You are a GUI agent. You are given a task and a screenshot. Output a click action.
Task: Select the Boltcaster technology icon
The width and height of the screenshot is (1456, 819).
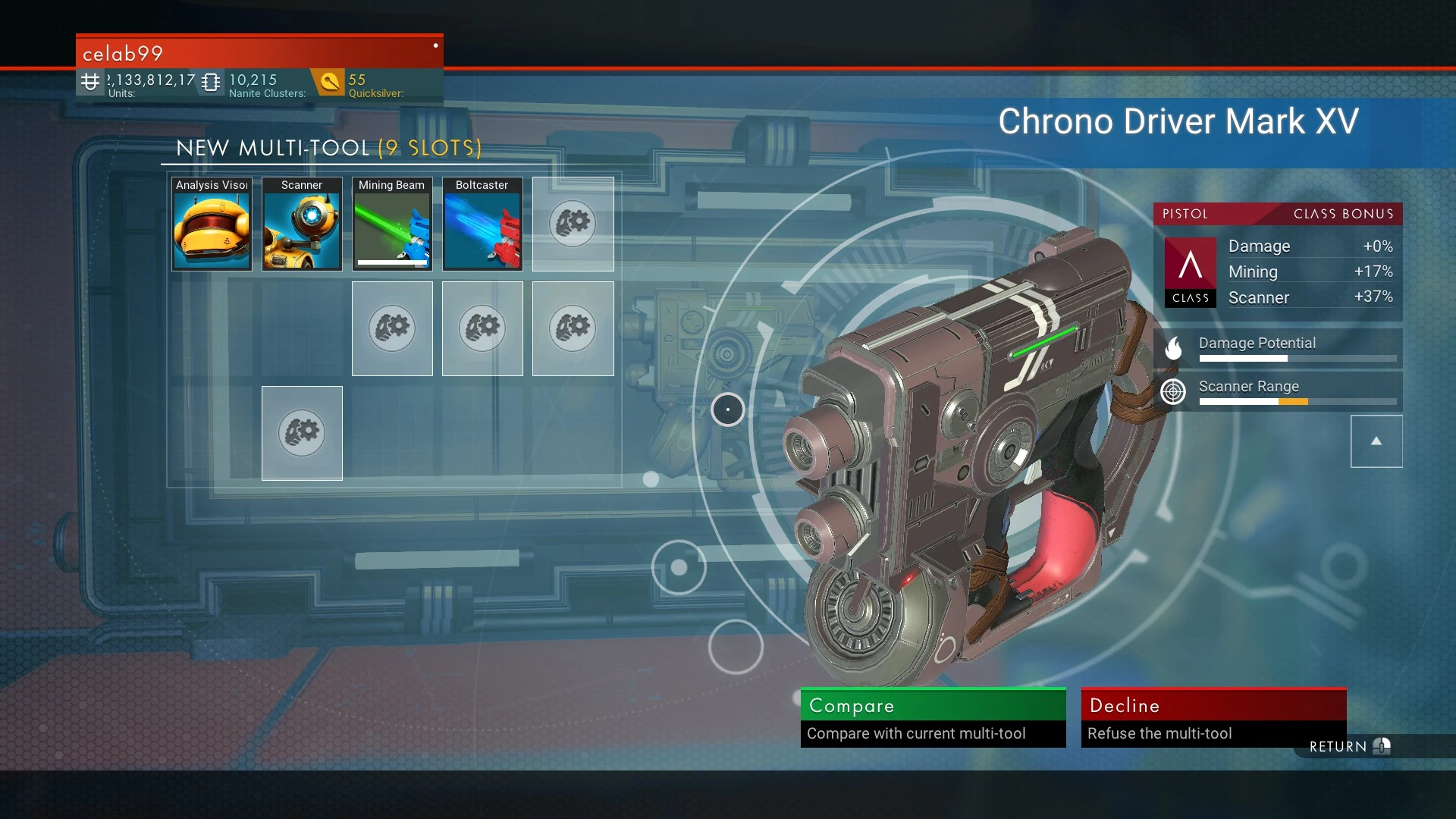pos(482,224)
